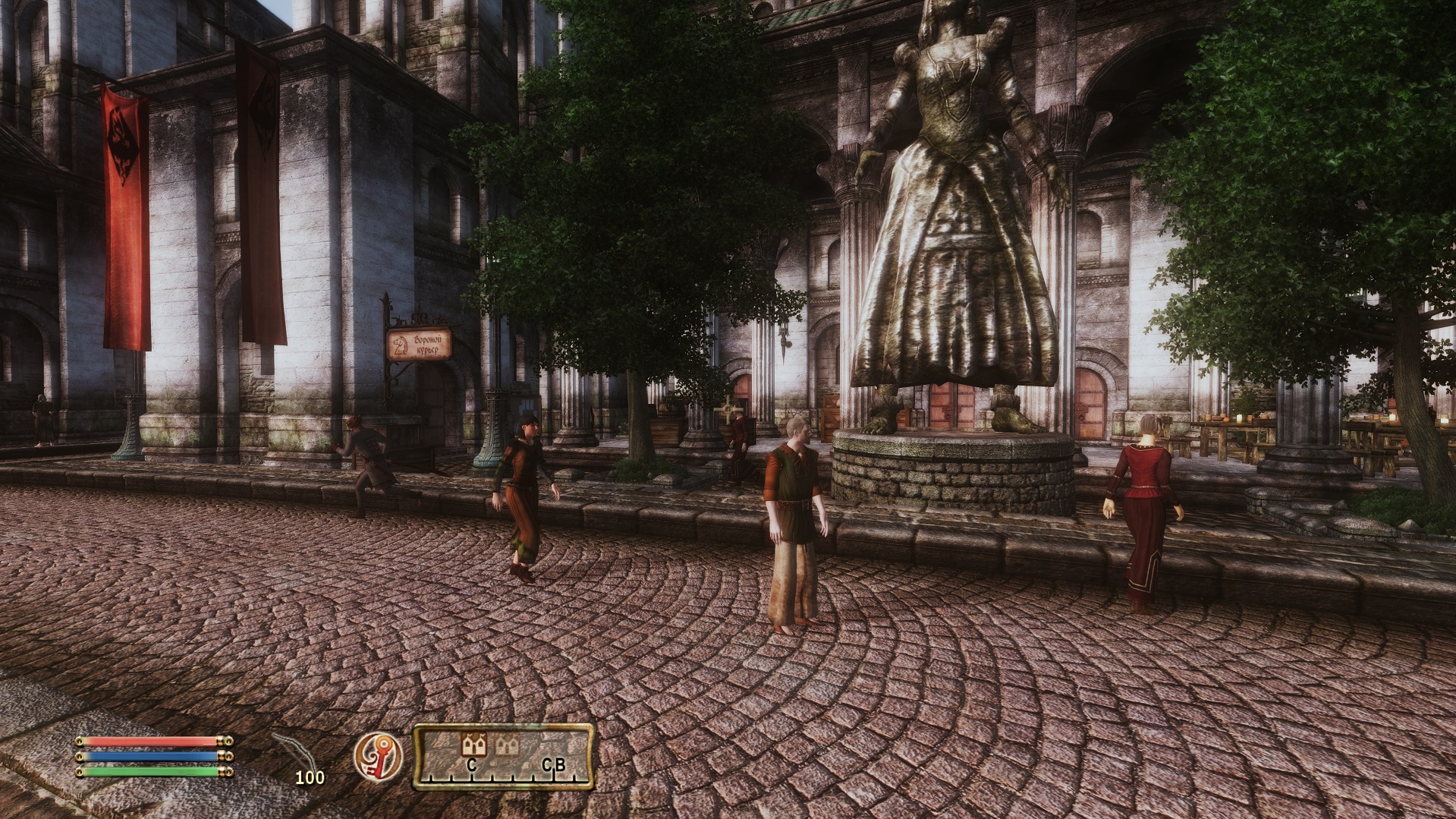Screen dimensions: 1456x819
Task: Select the red key spell icon
Action: (x=379, y=756)
